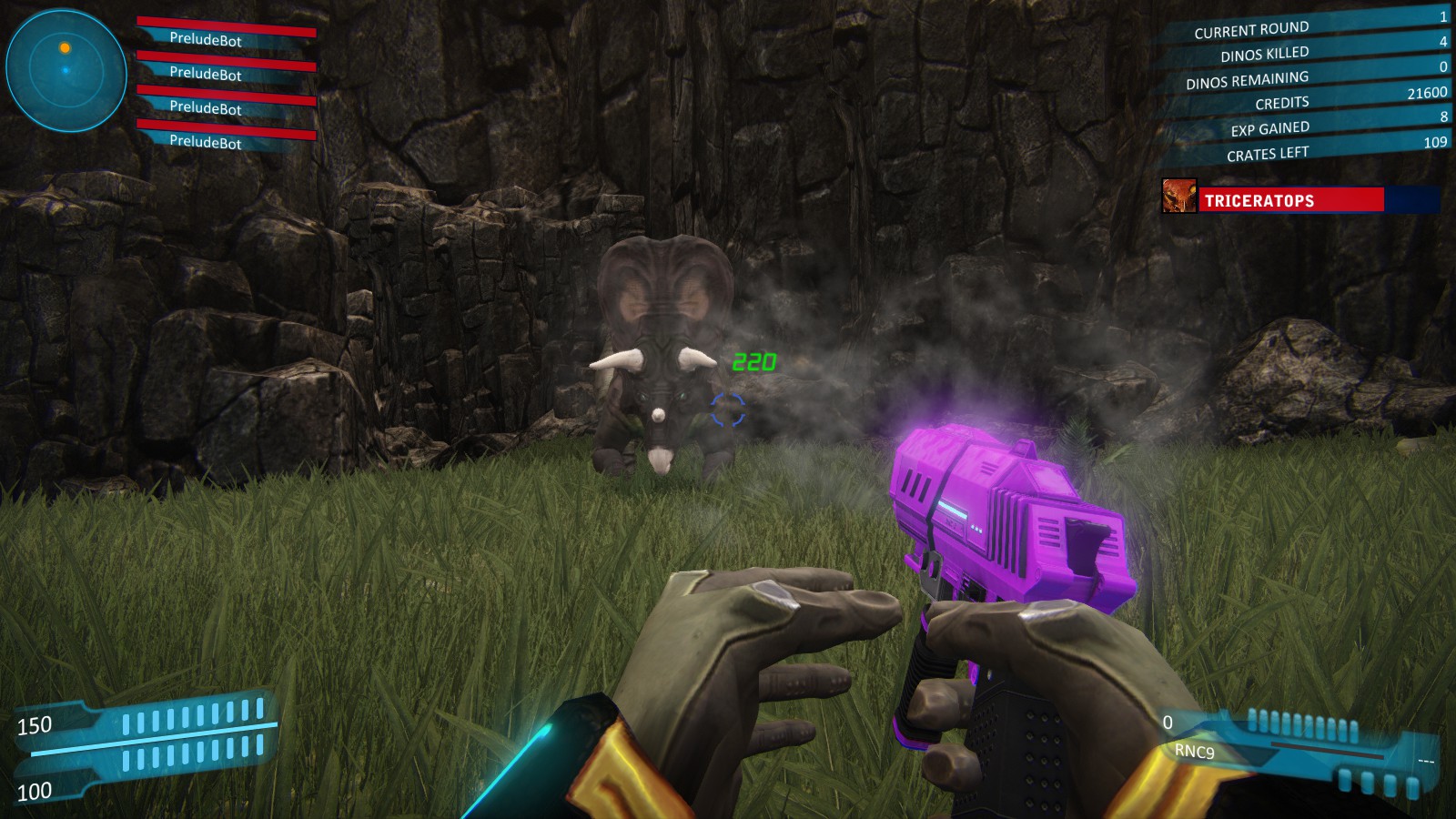This screenshot has height=819, width=1456.
Task: Select the Triceratops portrait icon
Action: [x=1178, y=197]
